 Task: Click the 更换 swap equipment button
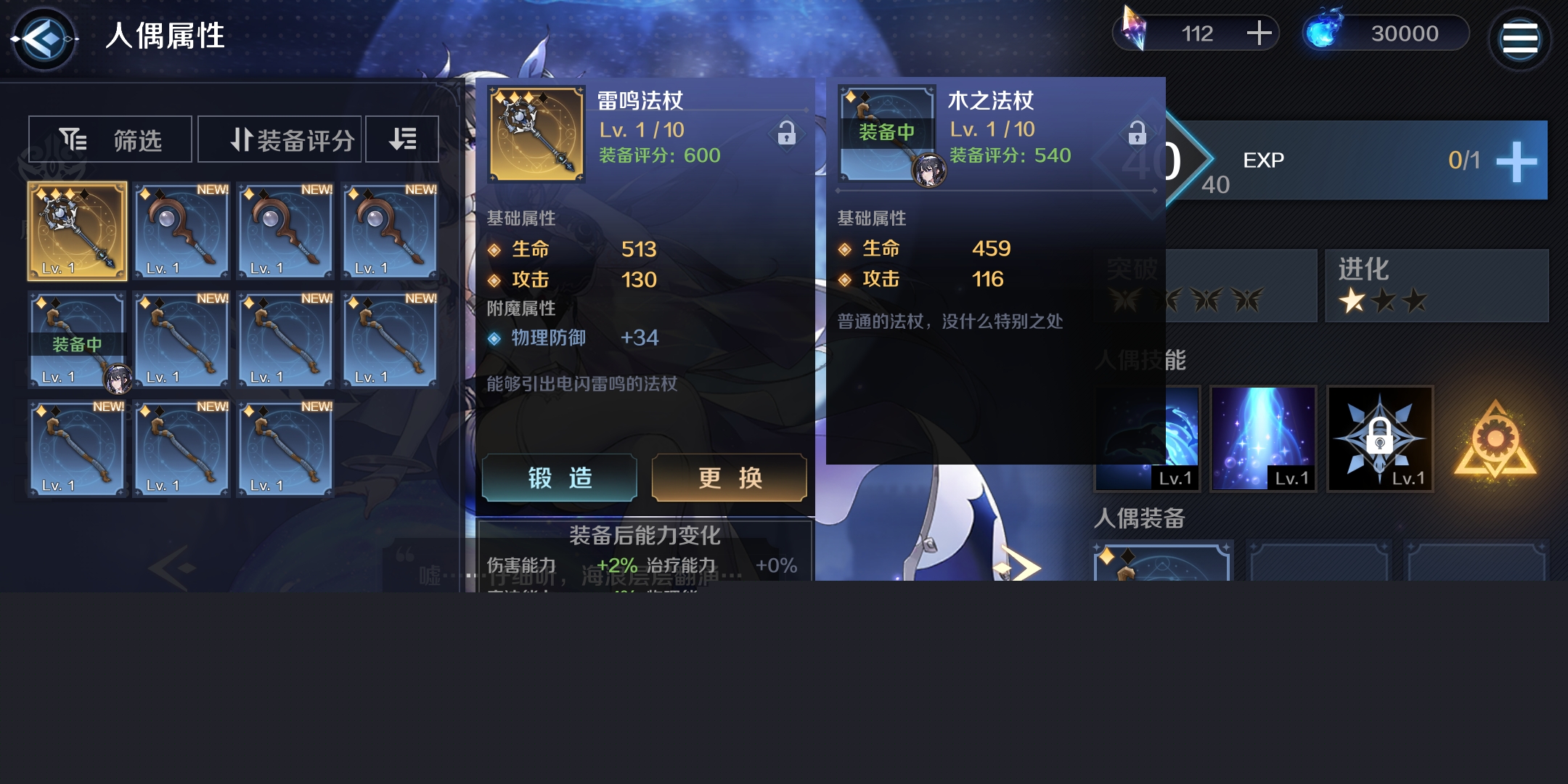(x=730, y=478)
